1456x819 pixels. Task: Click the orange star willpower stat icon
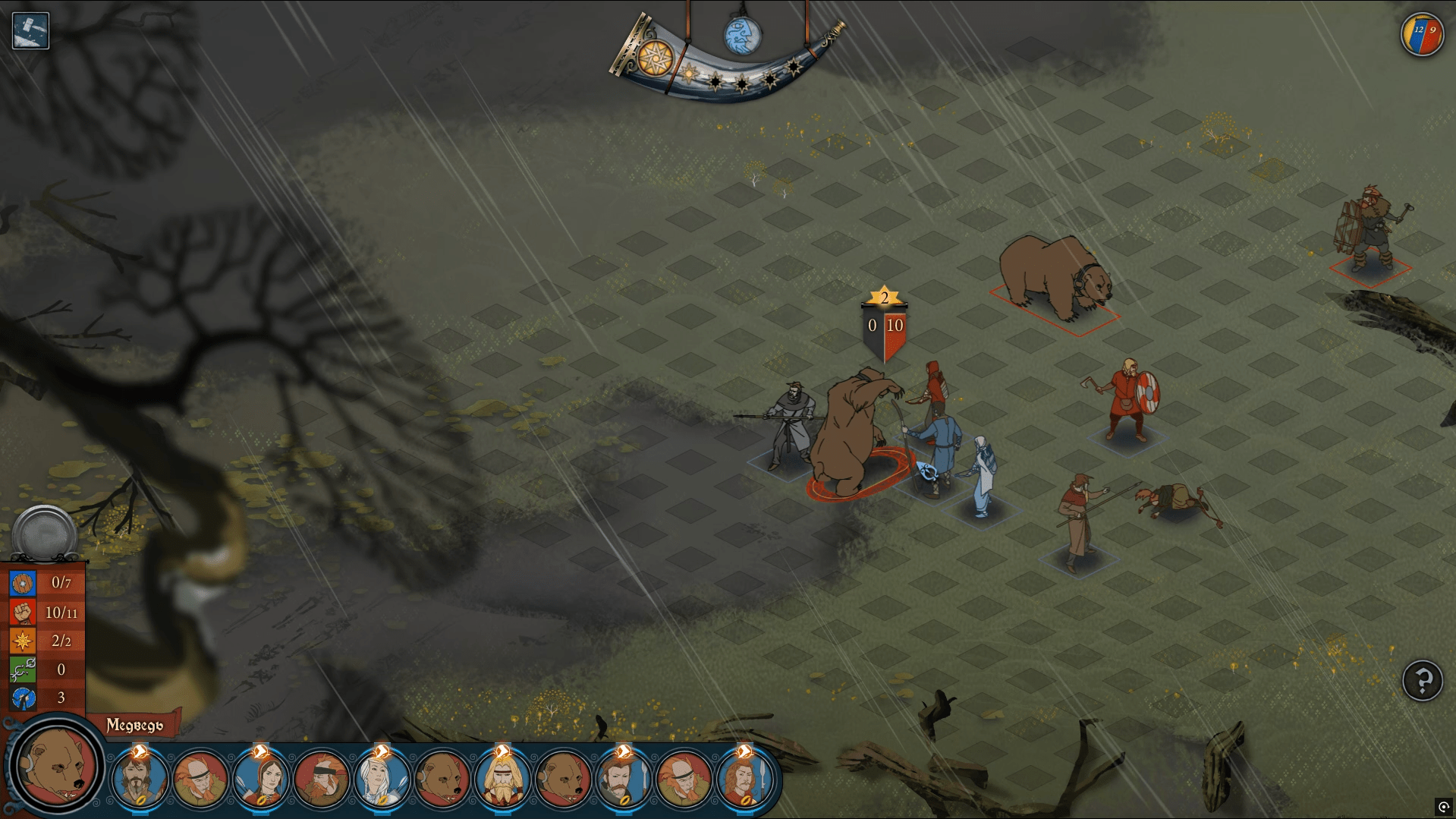tap(23, 641)
